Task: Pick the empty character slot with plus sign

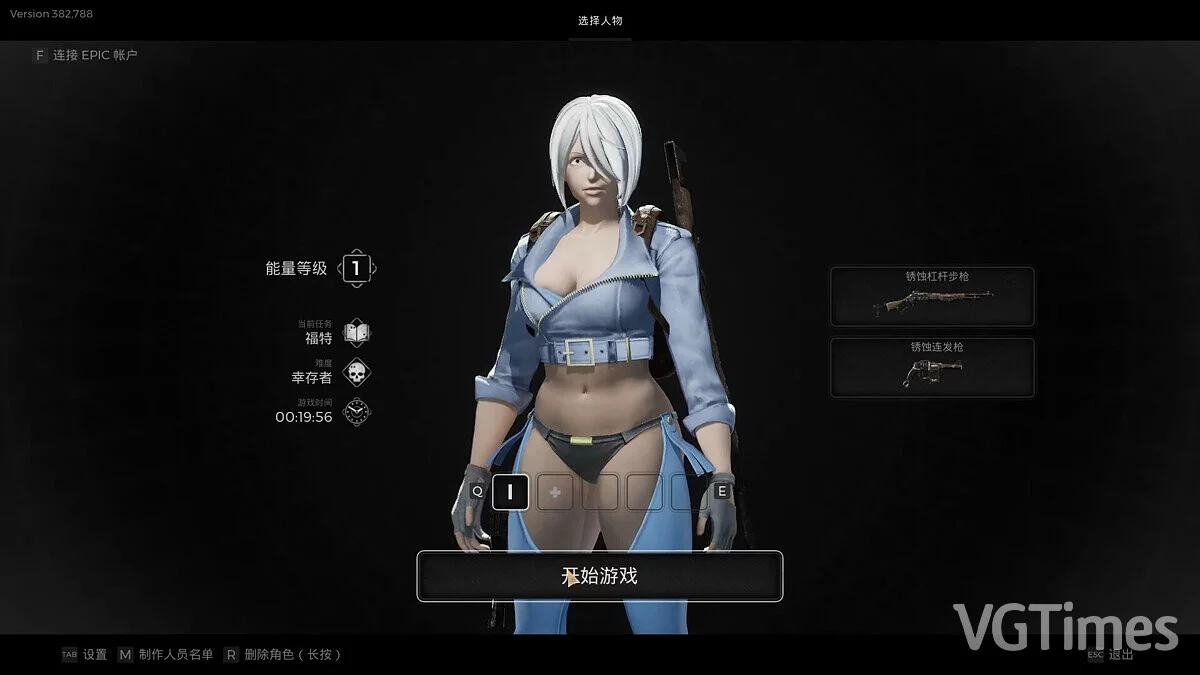Action: point(553,491)
